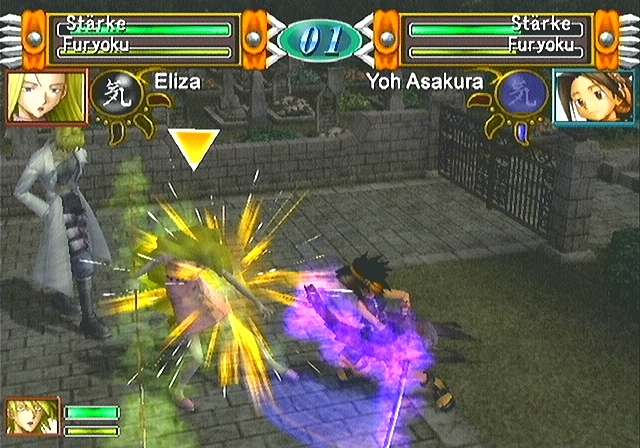Select the small partner portrait in the corner
The image size is (640, 448).
point(27,417)
